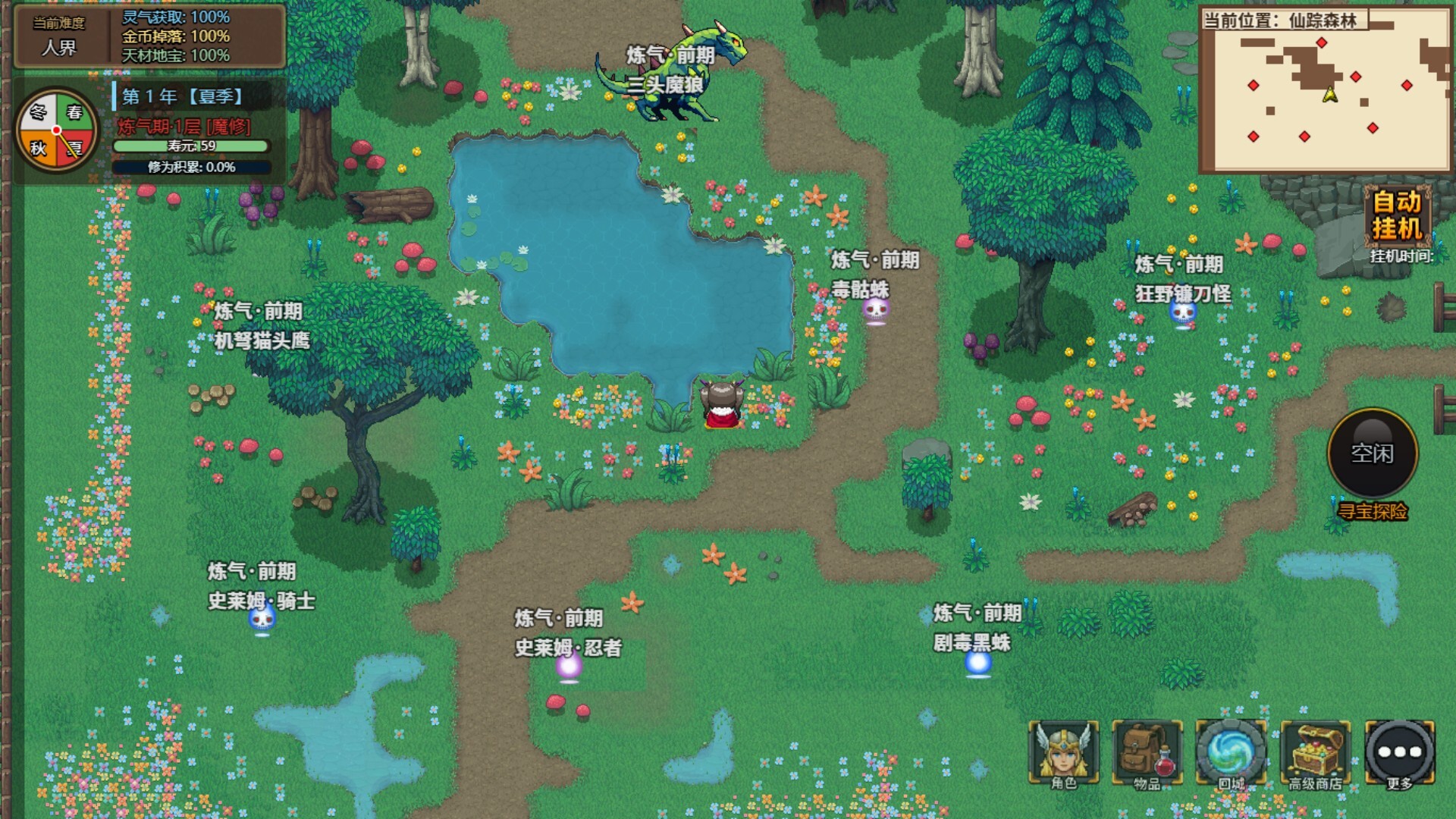
Task: Select the 三头魔狼 enemy name label
Action: (665, 85)
